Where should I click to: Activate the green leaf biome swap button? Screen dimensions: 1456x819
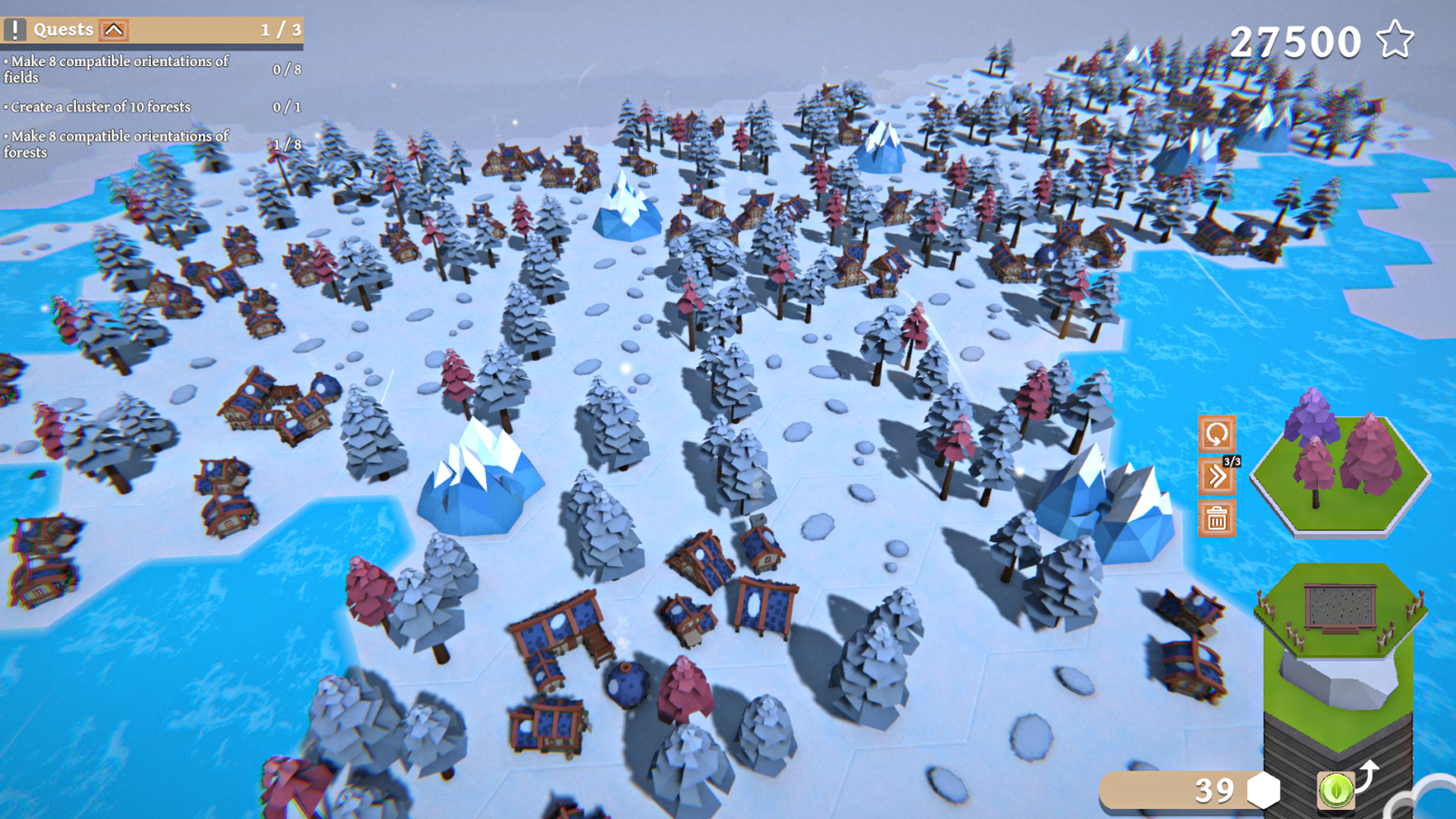tap(1335, 790)
